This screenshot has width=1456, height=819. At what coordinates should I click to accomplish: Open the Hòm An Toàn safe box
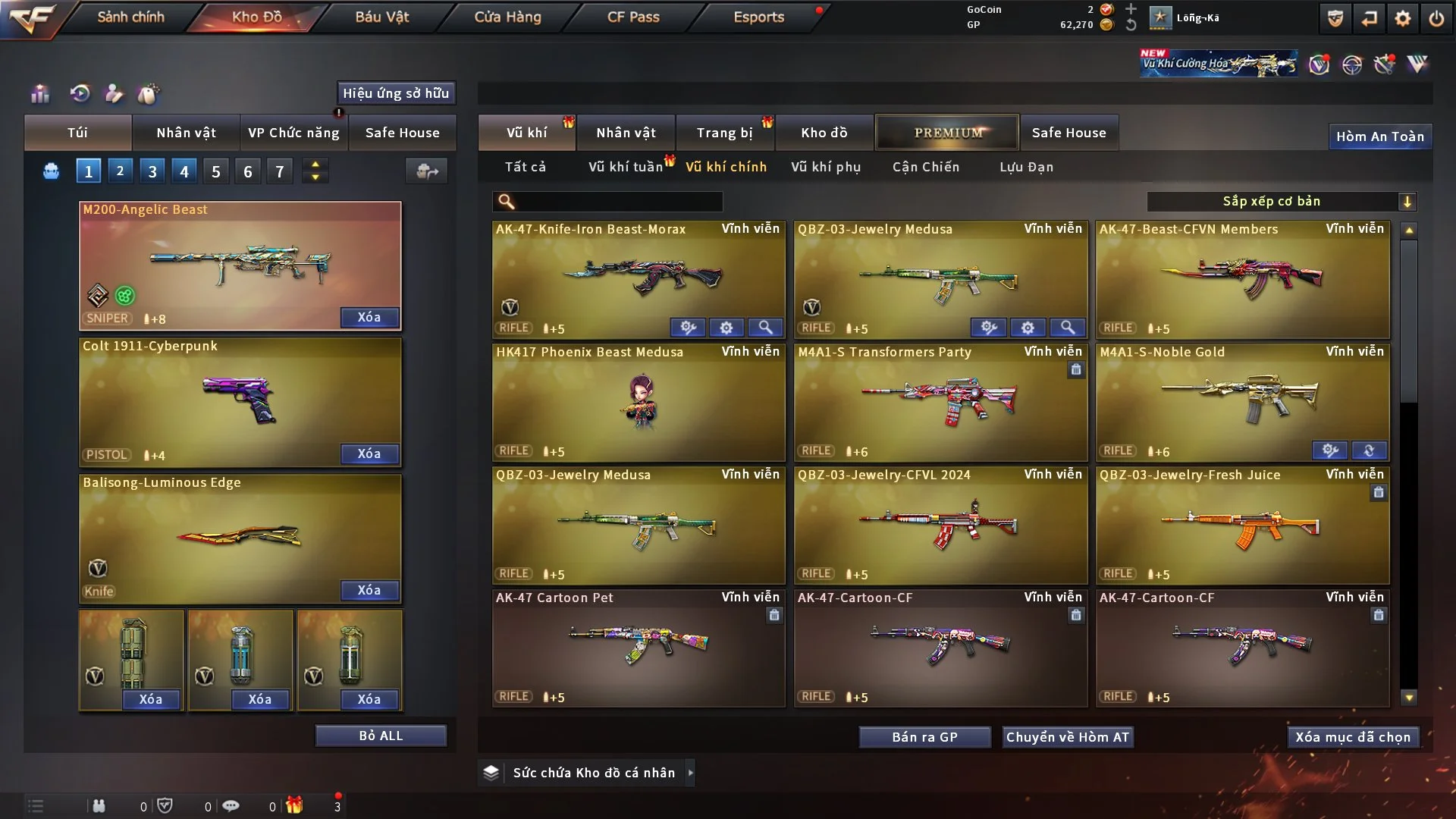[1379, 136]
